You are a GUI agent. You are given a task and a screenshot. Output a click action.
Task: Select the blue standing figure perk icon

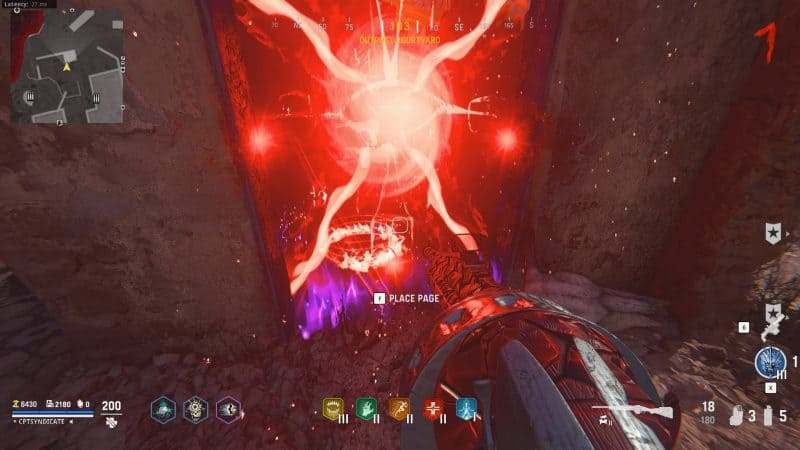[x=466, y=408]
